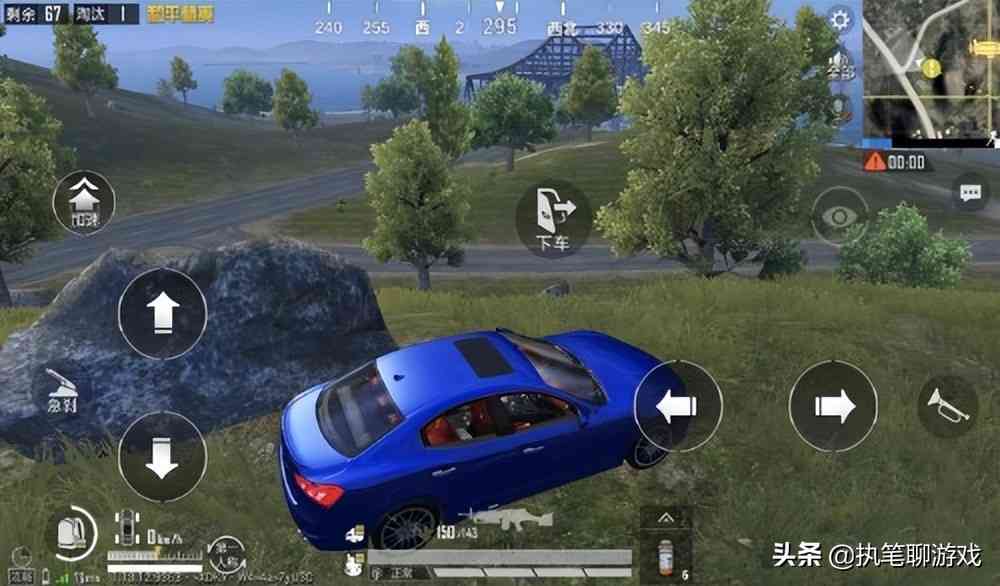Reverse with the down arrow button
1000x586 pixels.
tap(162, 456)
